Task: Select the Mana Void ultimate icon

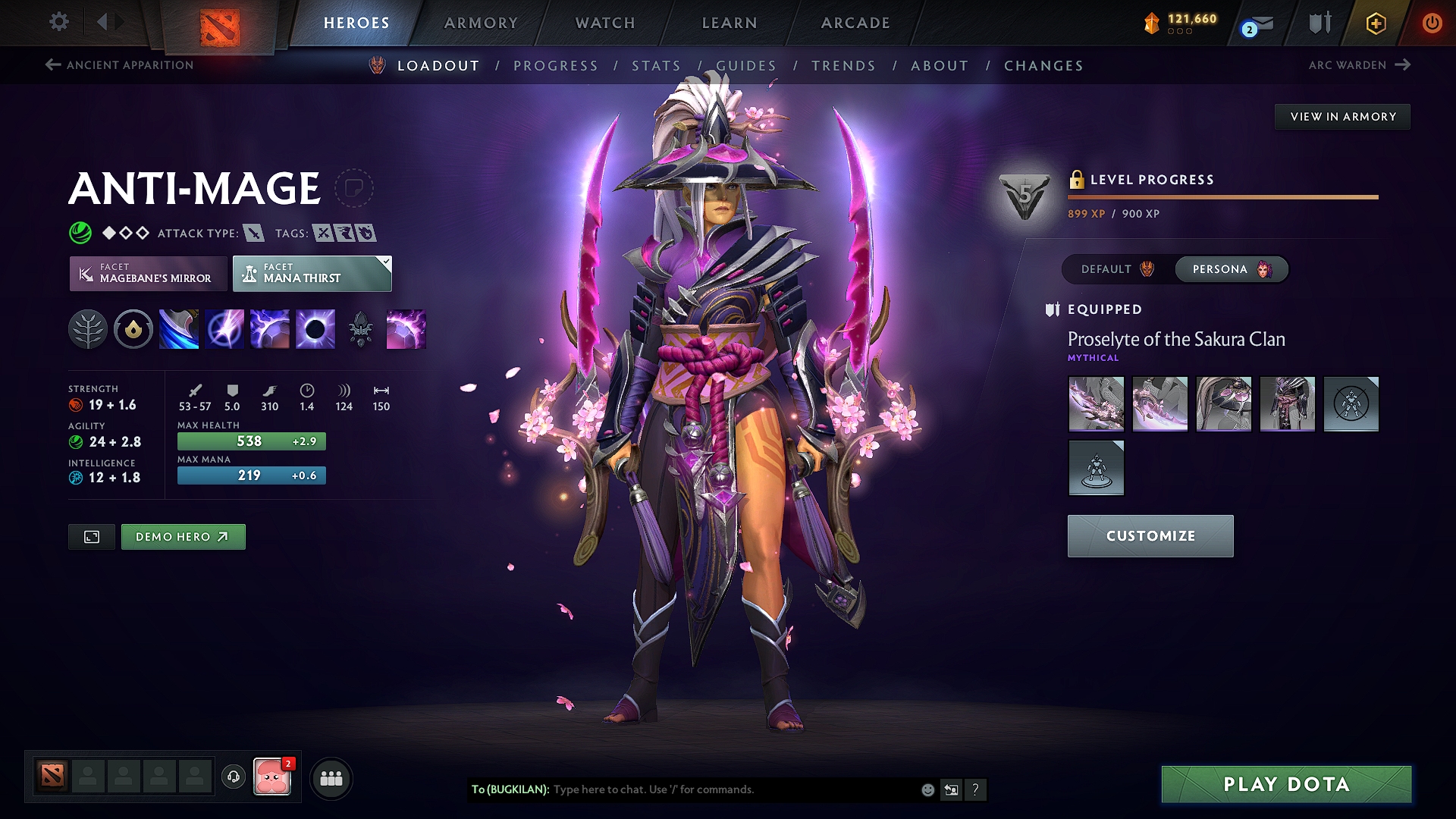Action: 315,328
